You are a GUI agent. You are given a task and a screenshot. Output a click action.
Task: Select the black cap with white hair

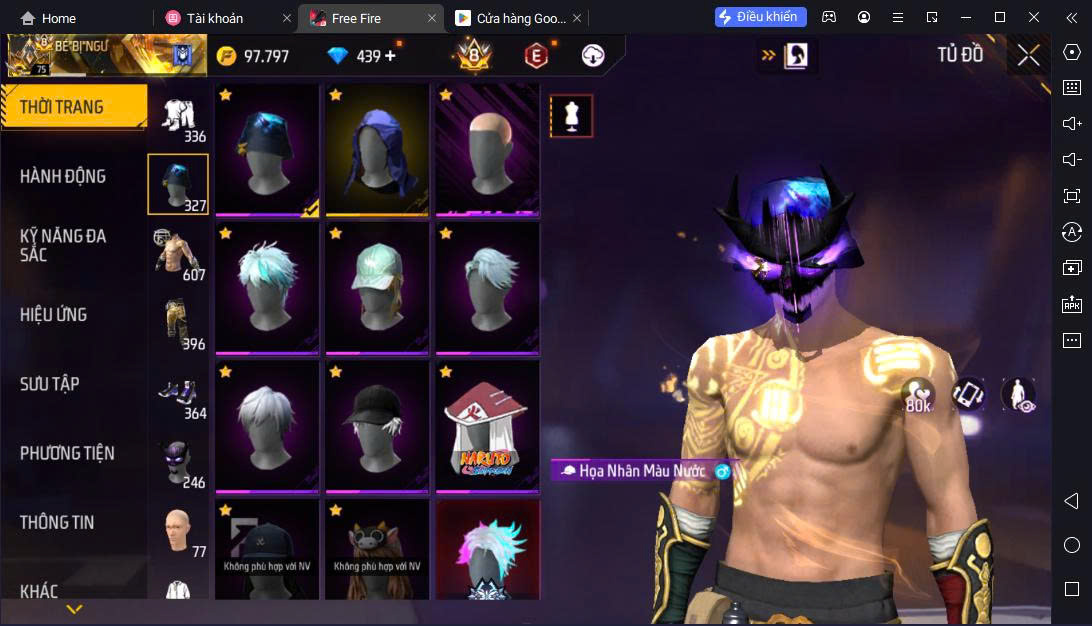(377, 425)
